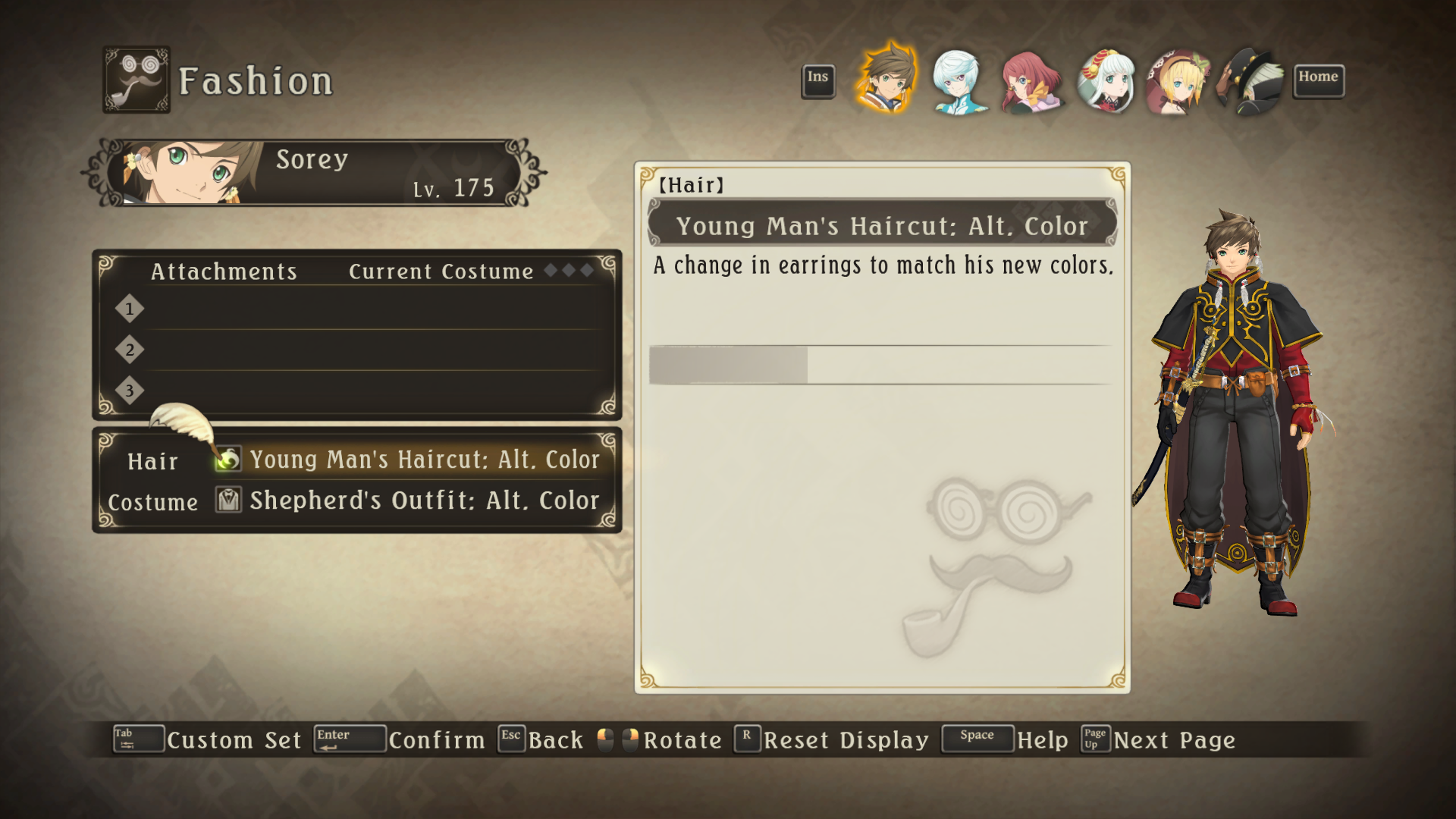Select the Hair row Young Man's Haircut
Viewport: 1456px width, 819px height.
pyautogui.click(x=424, y=460)
